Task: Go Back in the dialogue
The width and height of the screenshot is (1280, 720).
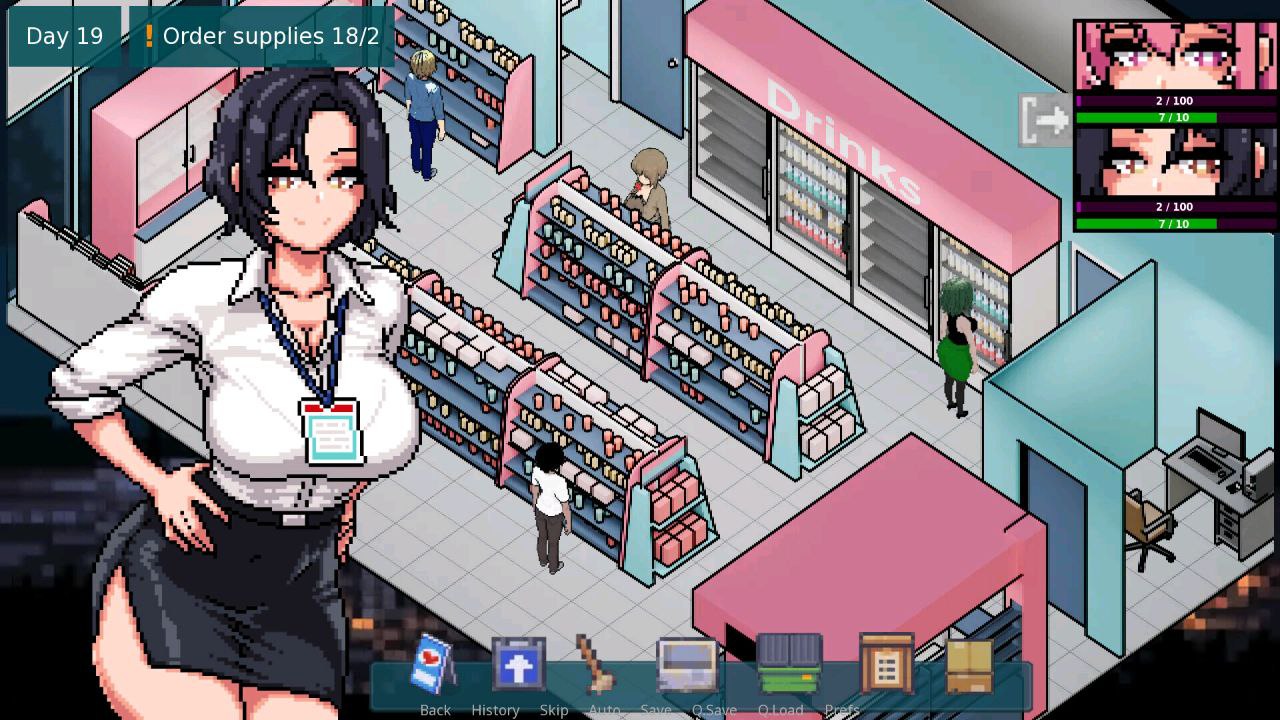Action: [x=435, y=709]
